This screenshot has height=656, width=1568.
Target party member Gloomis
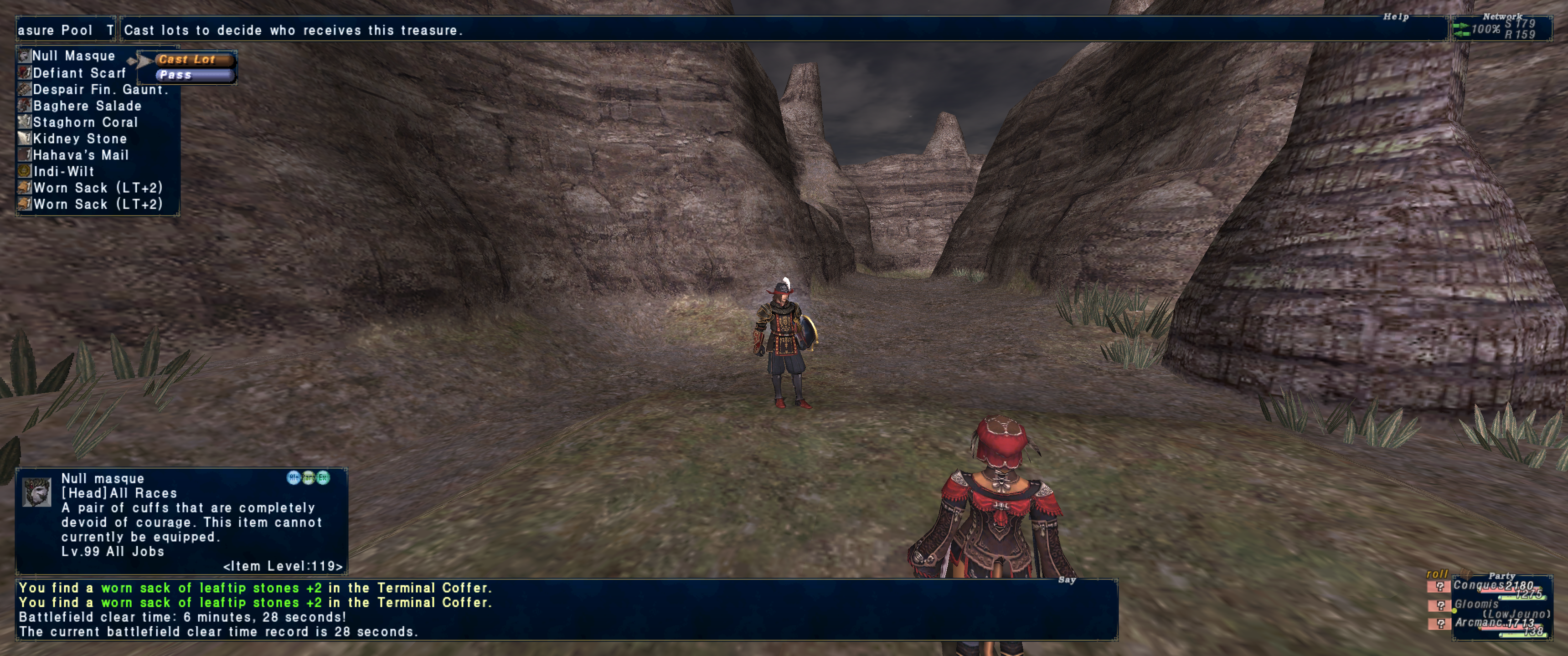tap(1477, 604)
